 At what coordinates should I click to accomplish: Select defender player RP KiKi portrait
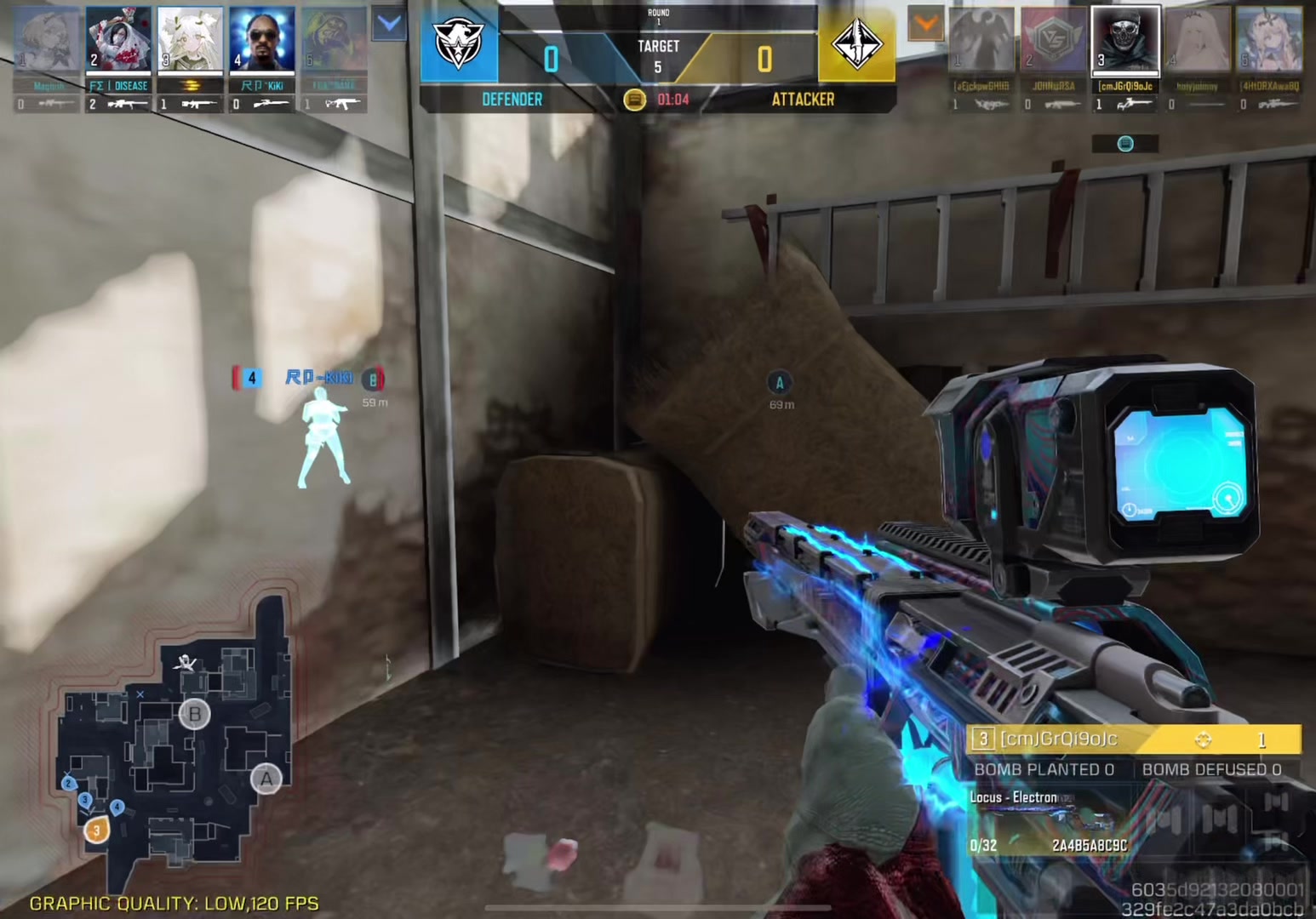click(262, 40)
